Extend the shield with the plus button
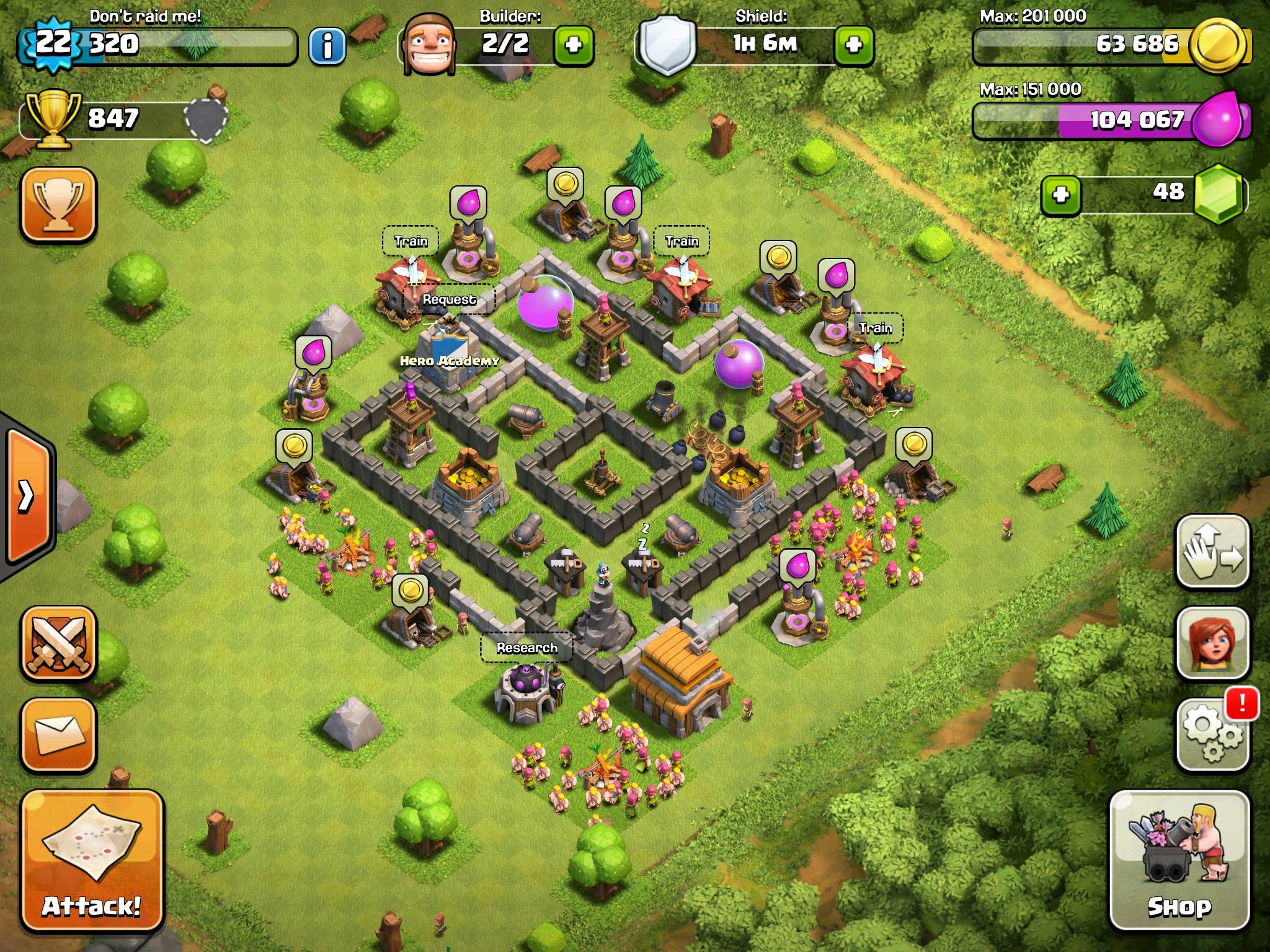The width and height of the screenshot is (1270, 952). 854,45
